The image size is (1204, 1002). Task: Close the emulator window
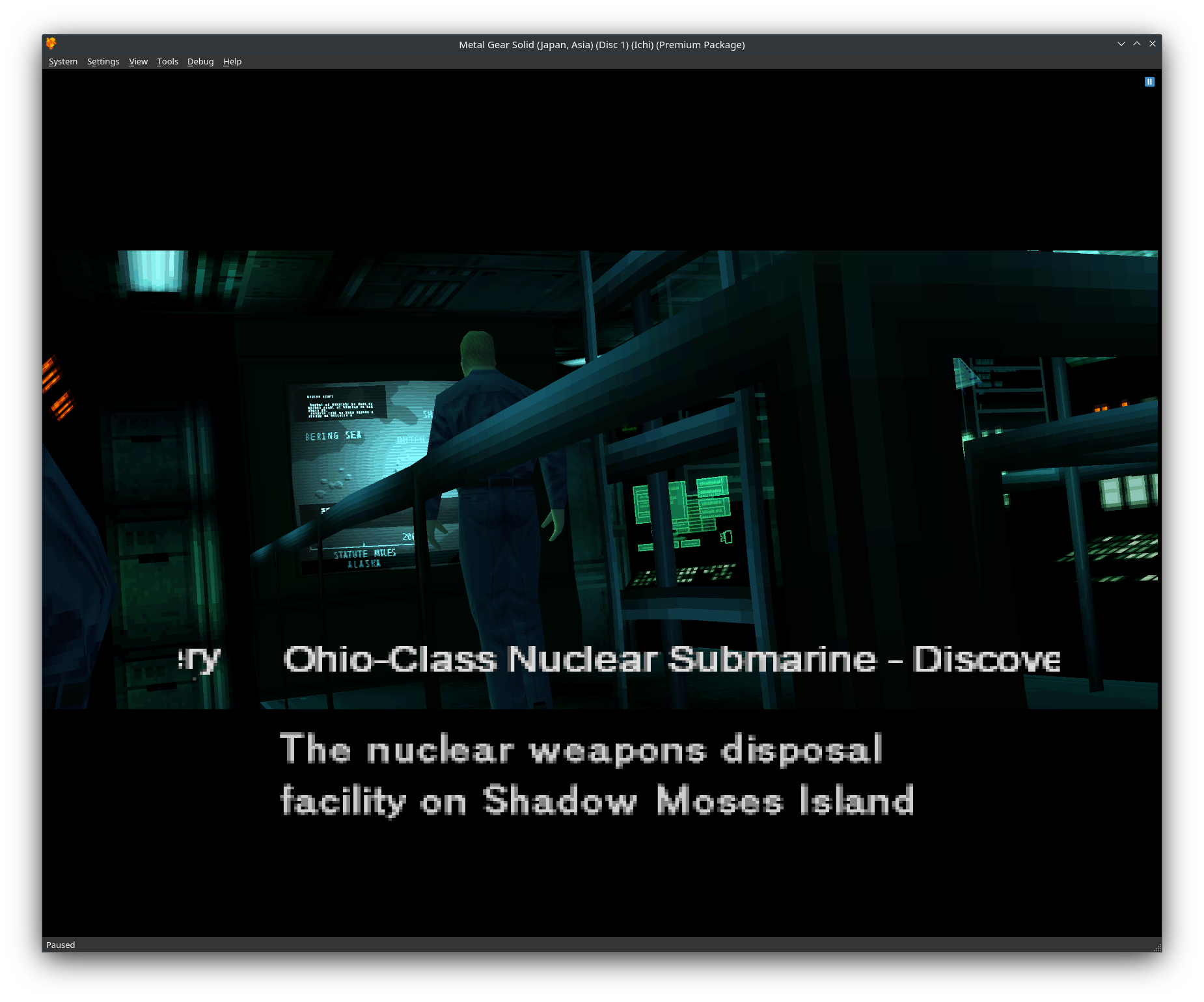pyautogui.click(x=1153, y=44)
